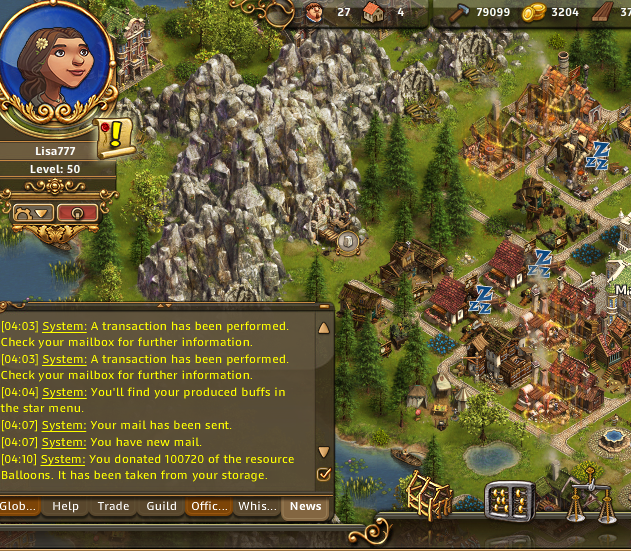Screen dimensions: 631x551
Task: Show the Whisper chat tab
Action: (257, 506)
